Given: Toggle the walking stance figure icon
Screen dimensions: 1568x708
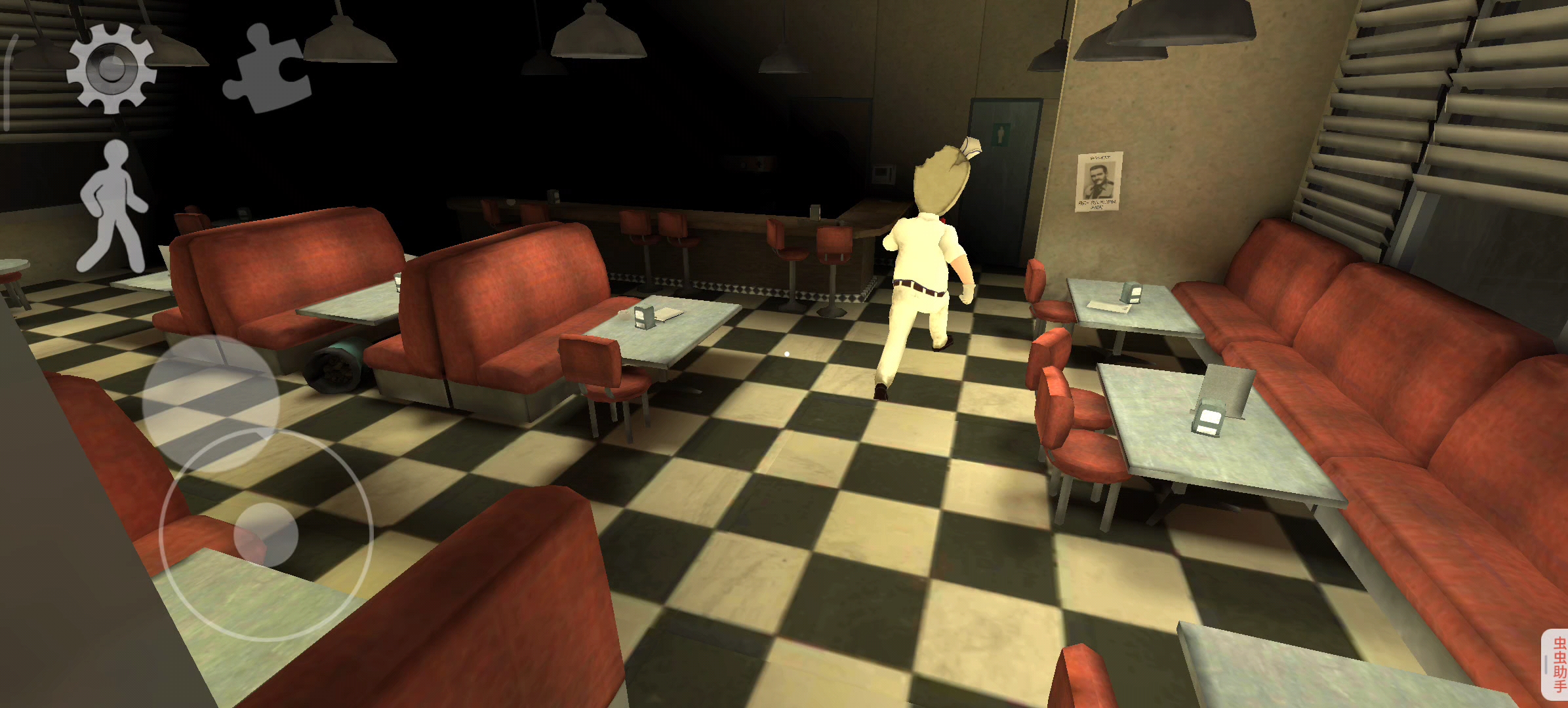Looking at the screenshot, I should click(112, 206).
